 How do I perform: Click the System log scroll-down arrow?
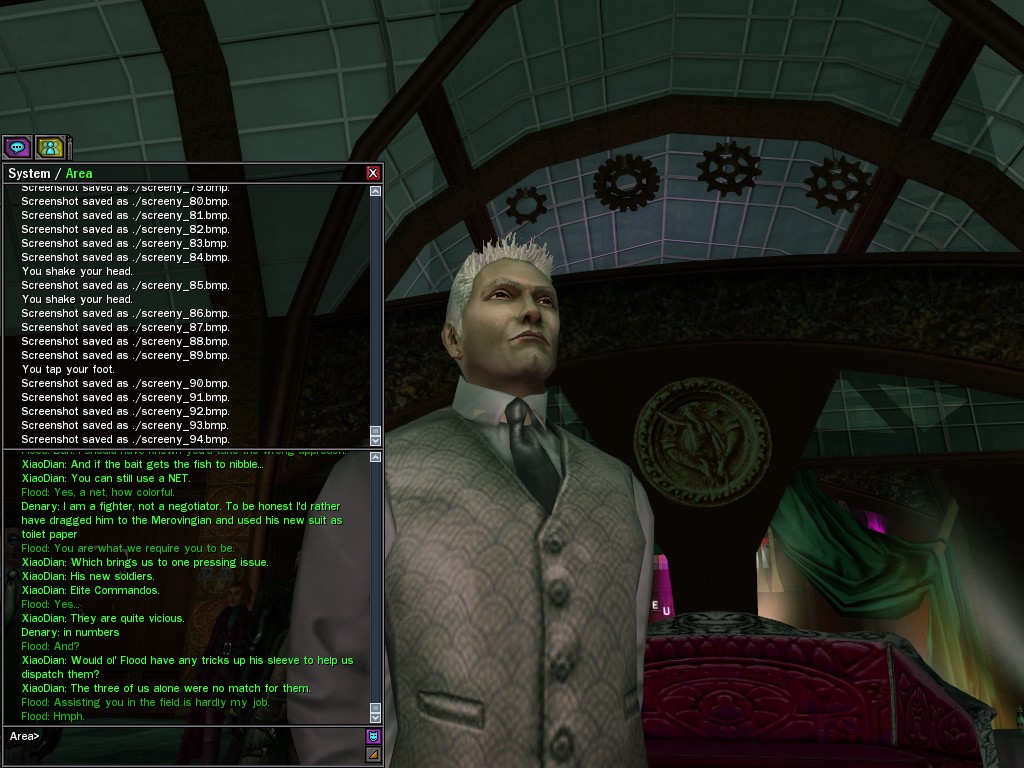(x=376, y=440)
